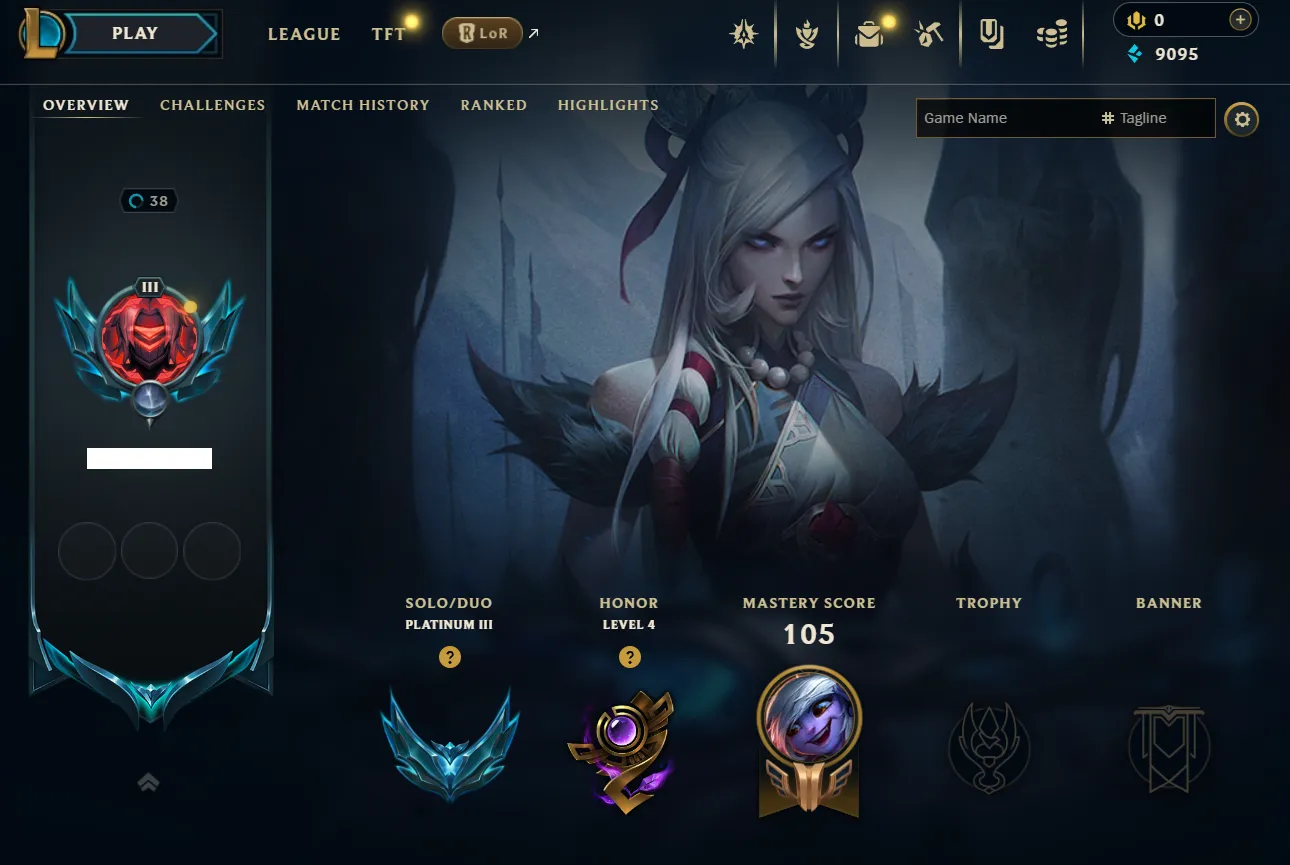
Task: Open the spiked star emblem icon
Action: pyautogui.click(x=743, y=35)
